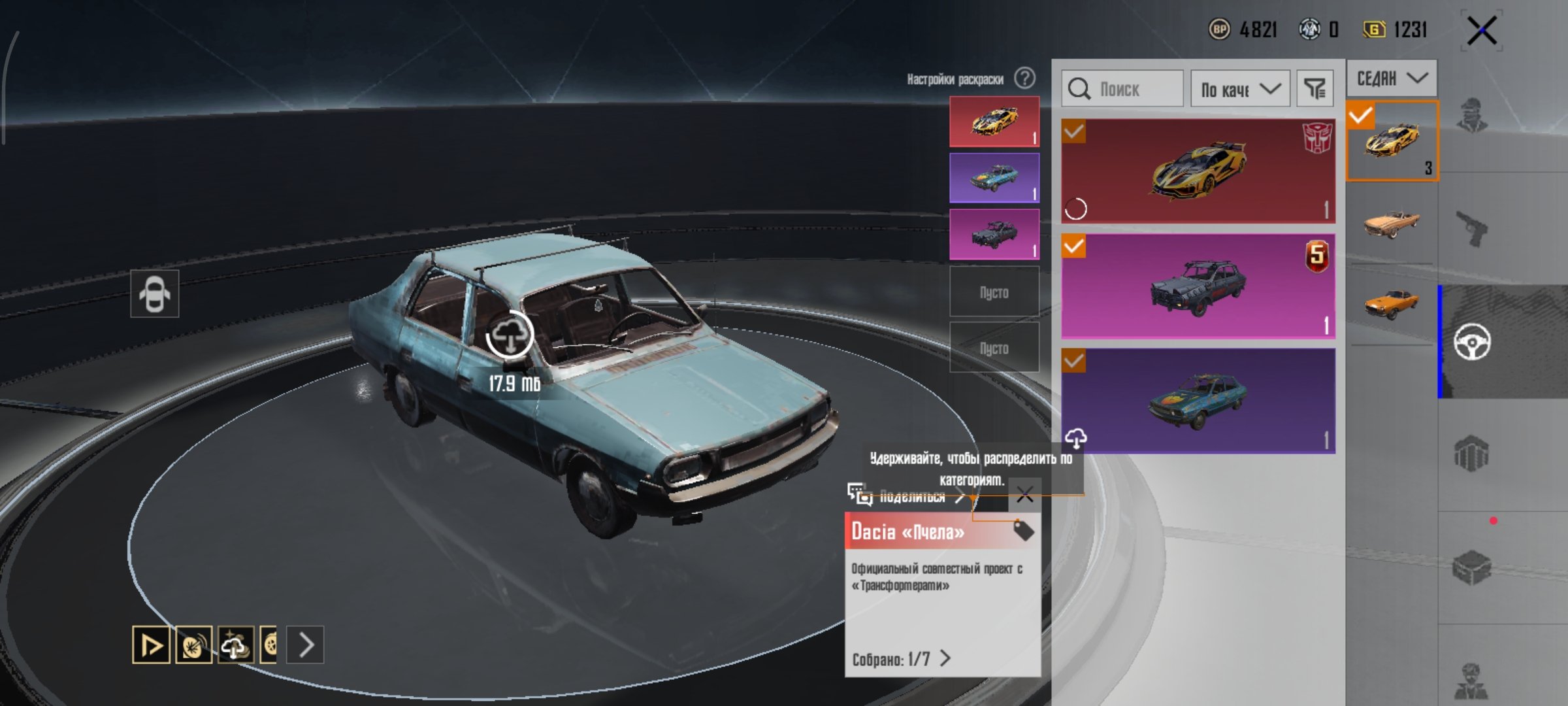Close the hold-to-categorize tooltip
The image size is (1568, 706).
[x=1024, y=495]
